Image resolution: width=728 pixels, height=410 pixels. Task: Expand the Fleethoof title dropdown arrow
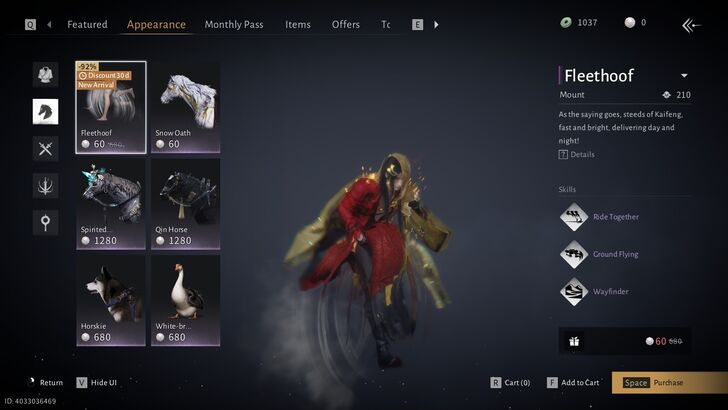684,76
